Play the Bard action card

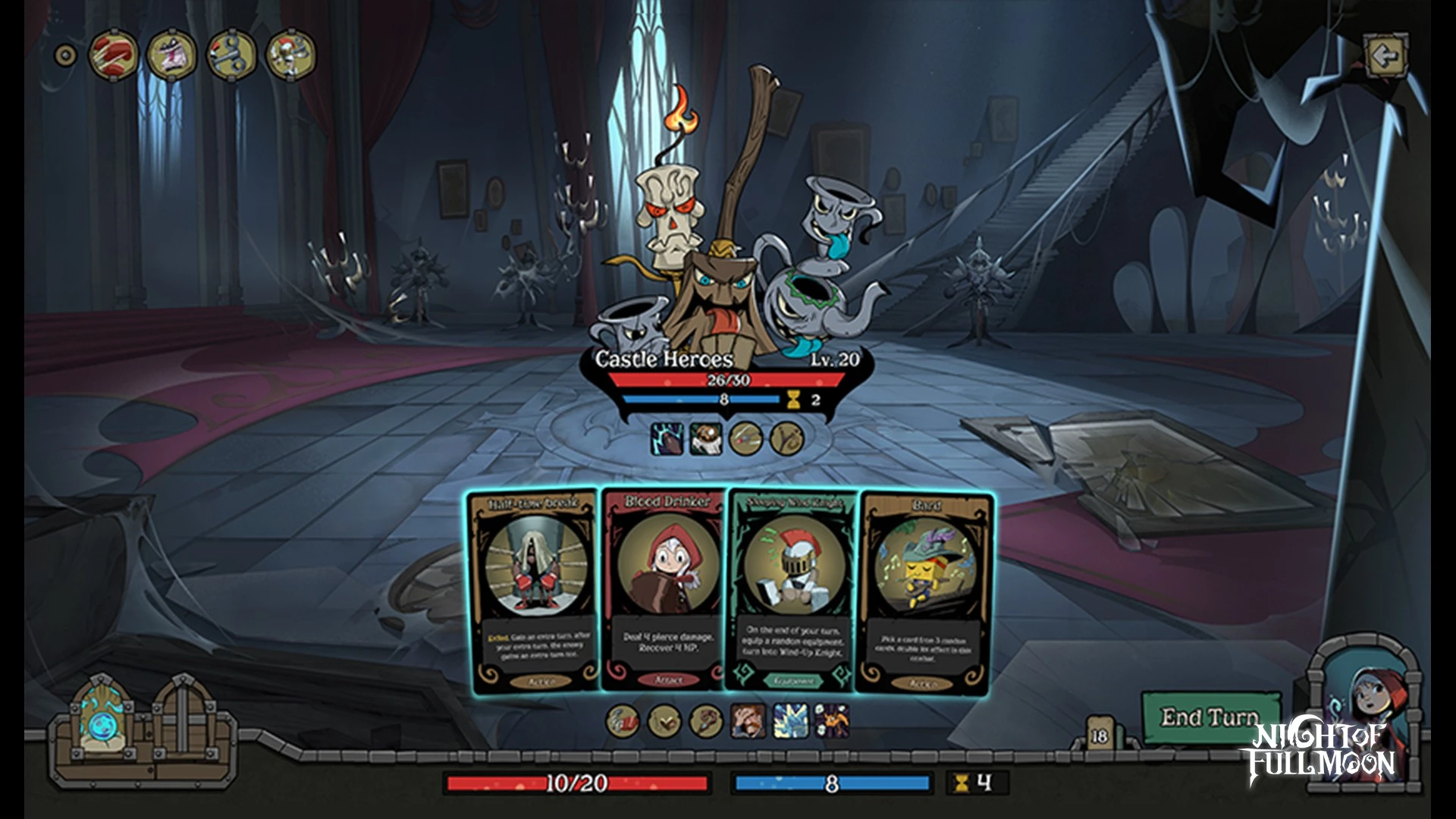pyautogui.click(x=924, y=591)
